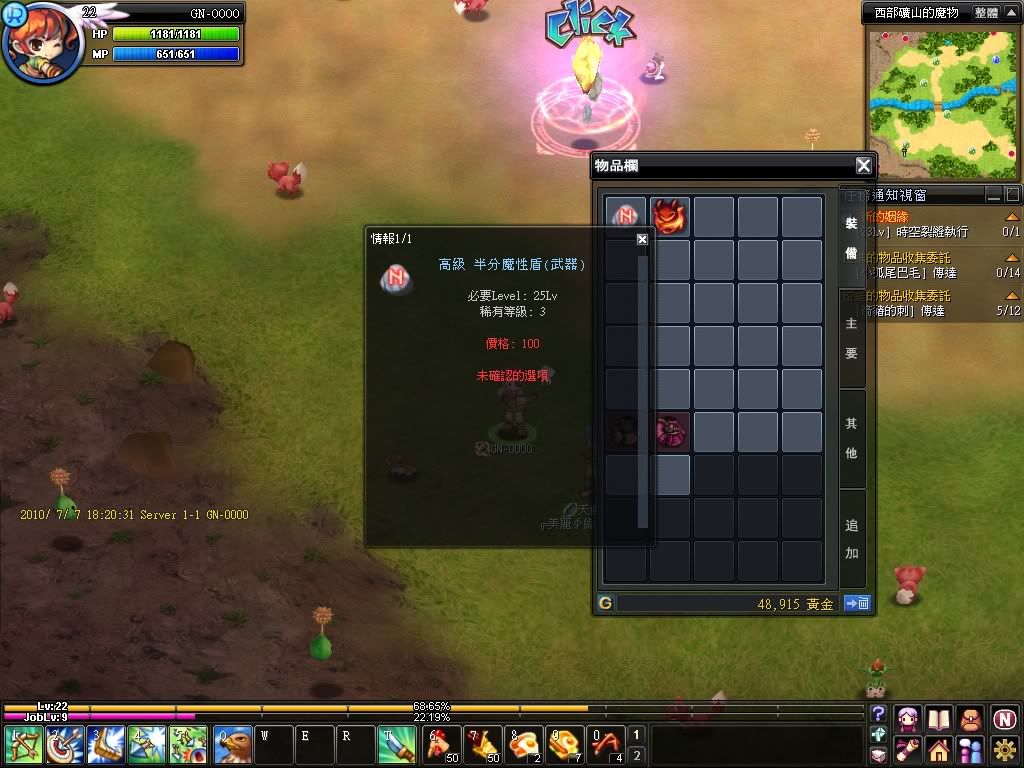Switch to the 主要 inventory tab
Viewport: 1024px width, 768px height.
click(x=852, y=340)
